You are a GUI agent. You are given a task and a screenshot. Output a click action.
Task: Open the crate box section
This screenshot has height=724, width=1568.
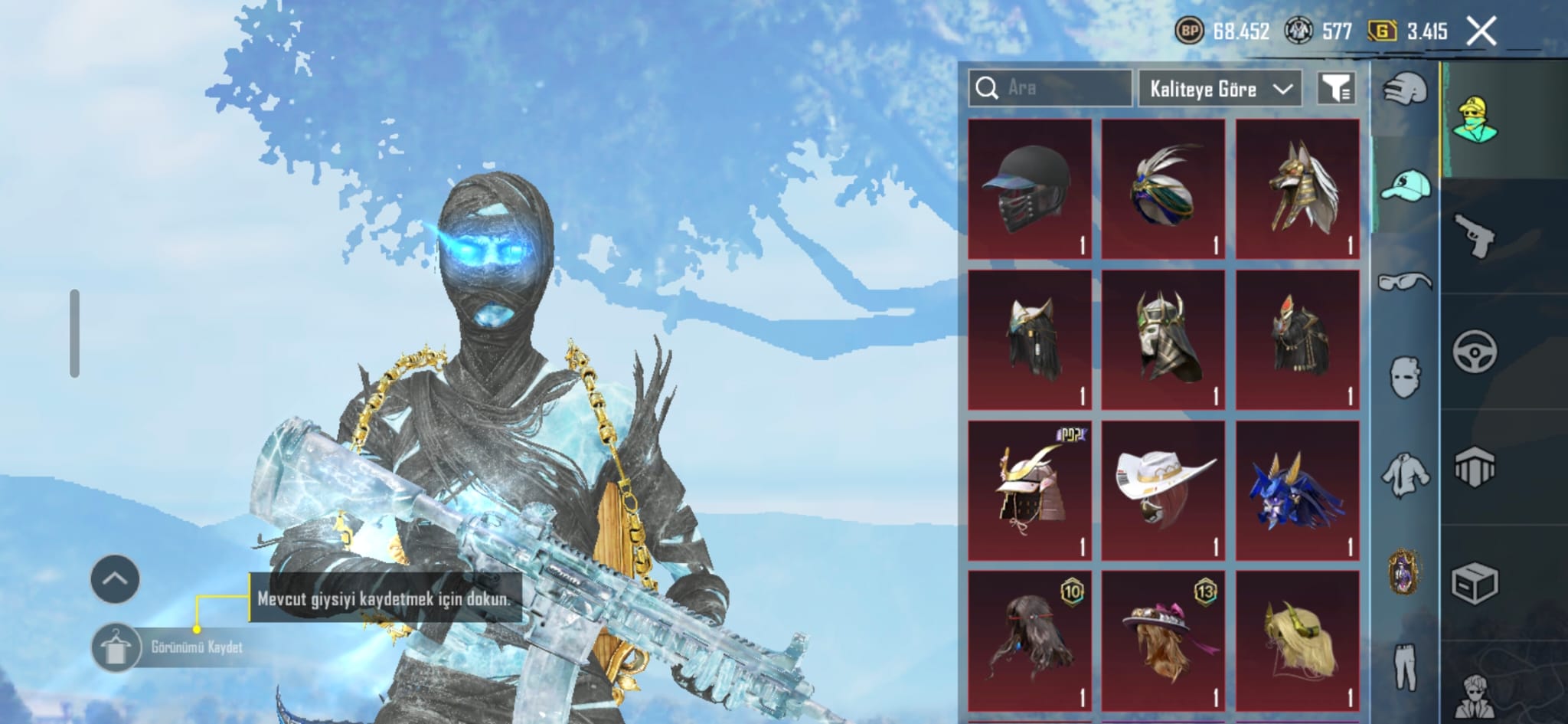point(1474,584)
